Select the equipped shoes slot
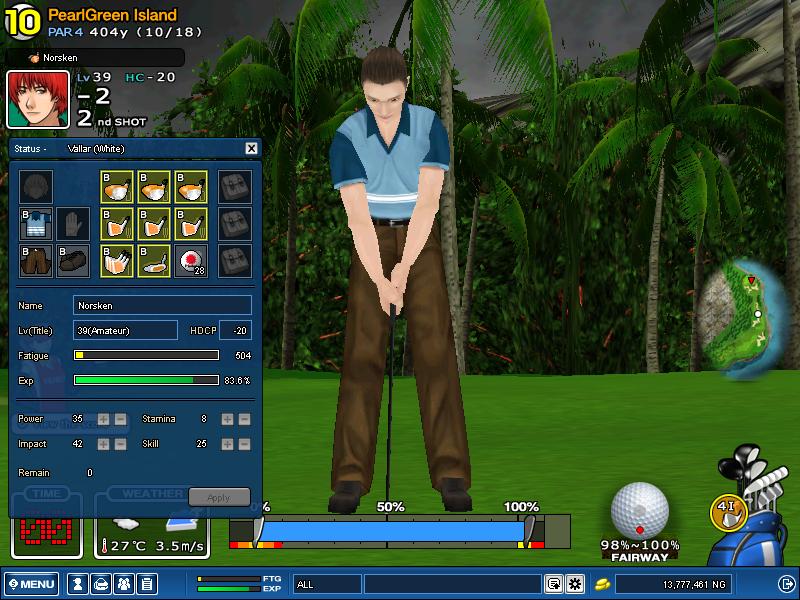Screen dimensions: 800x600 (x=71, y=260)
